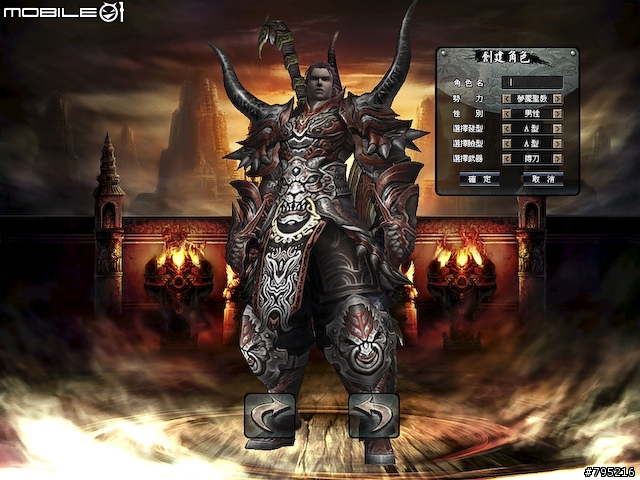Choose the previous hairstyle (選擇髮型)

pyautogui.click(x=506, y=128)
